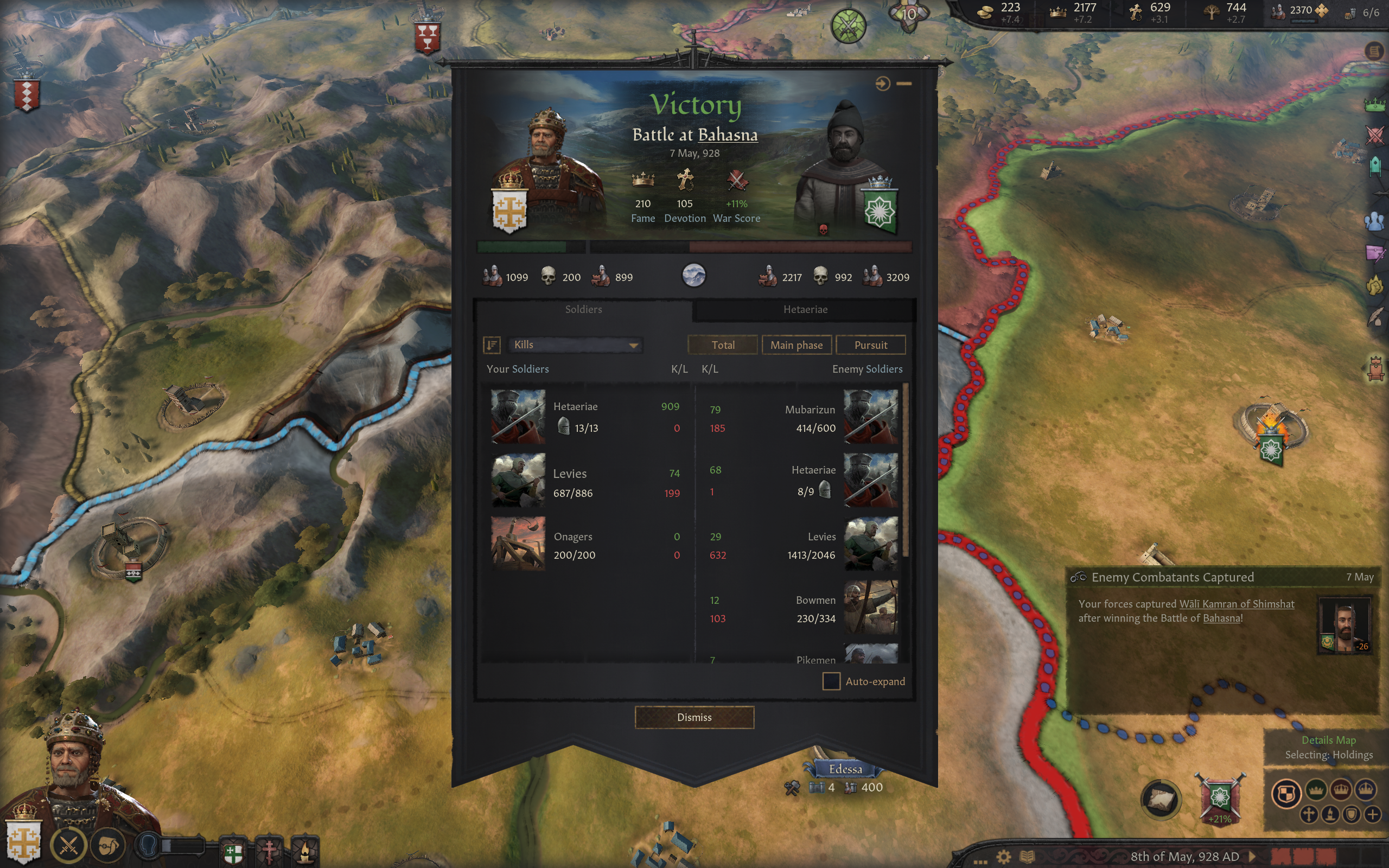Viewport: 1389px width, 868px height.
Task: Open the Soldiers tab
Action: (583, 309)
